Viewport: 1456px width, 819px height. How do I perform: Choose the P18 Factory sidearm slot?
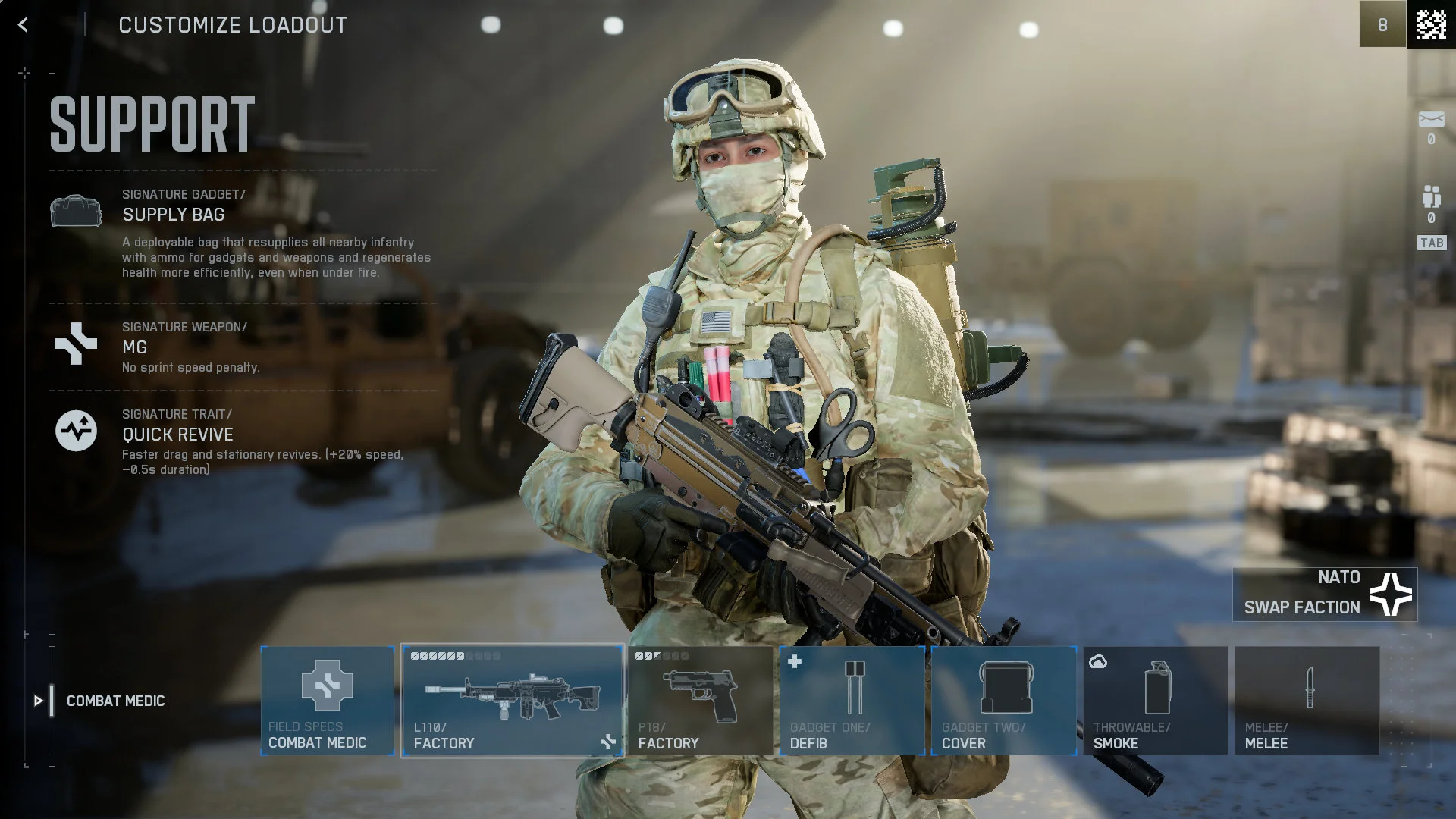[700, 700]
